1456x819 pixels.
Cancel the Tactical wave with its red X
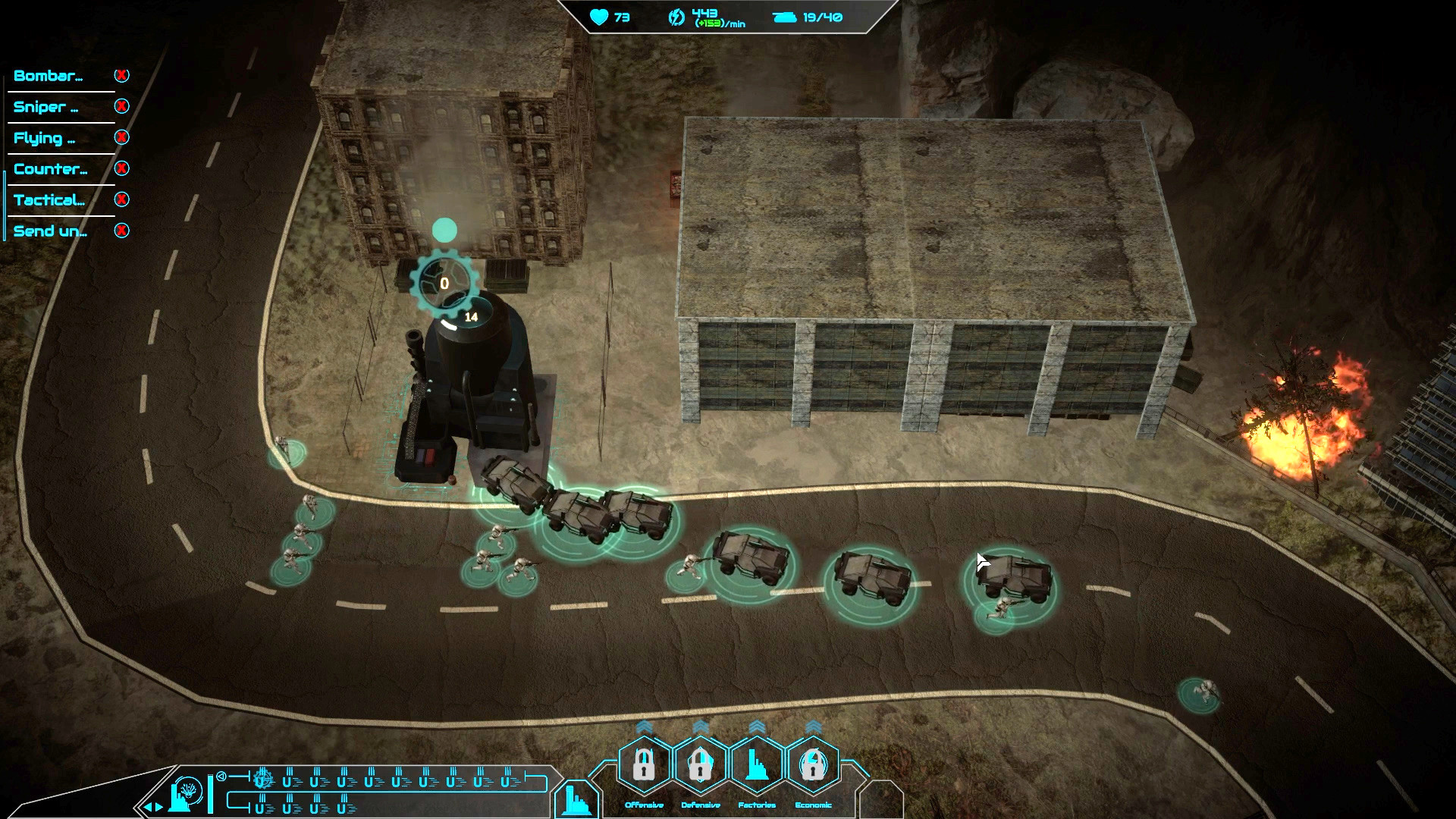click(x=121, y=199)
